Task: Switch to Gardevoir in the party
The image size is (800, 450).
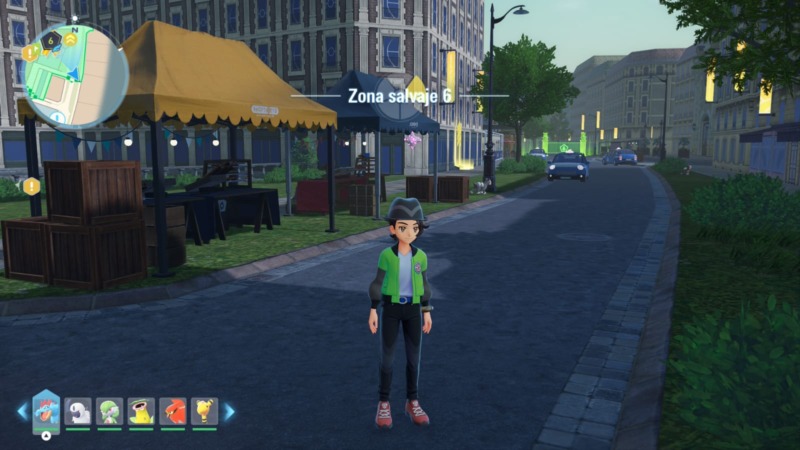Action: point(109,411)
